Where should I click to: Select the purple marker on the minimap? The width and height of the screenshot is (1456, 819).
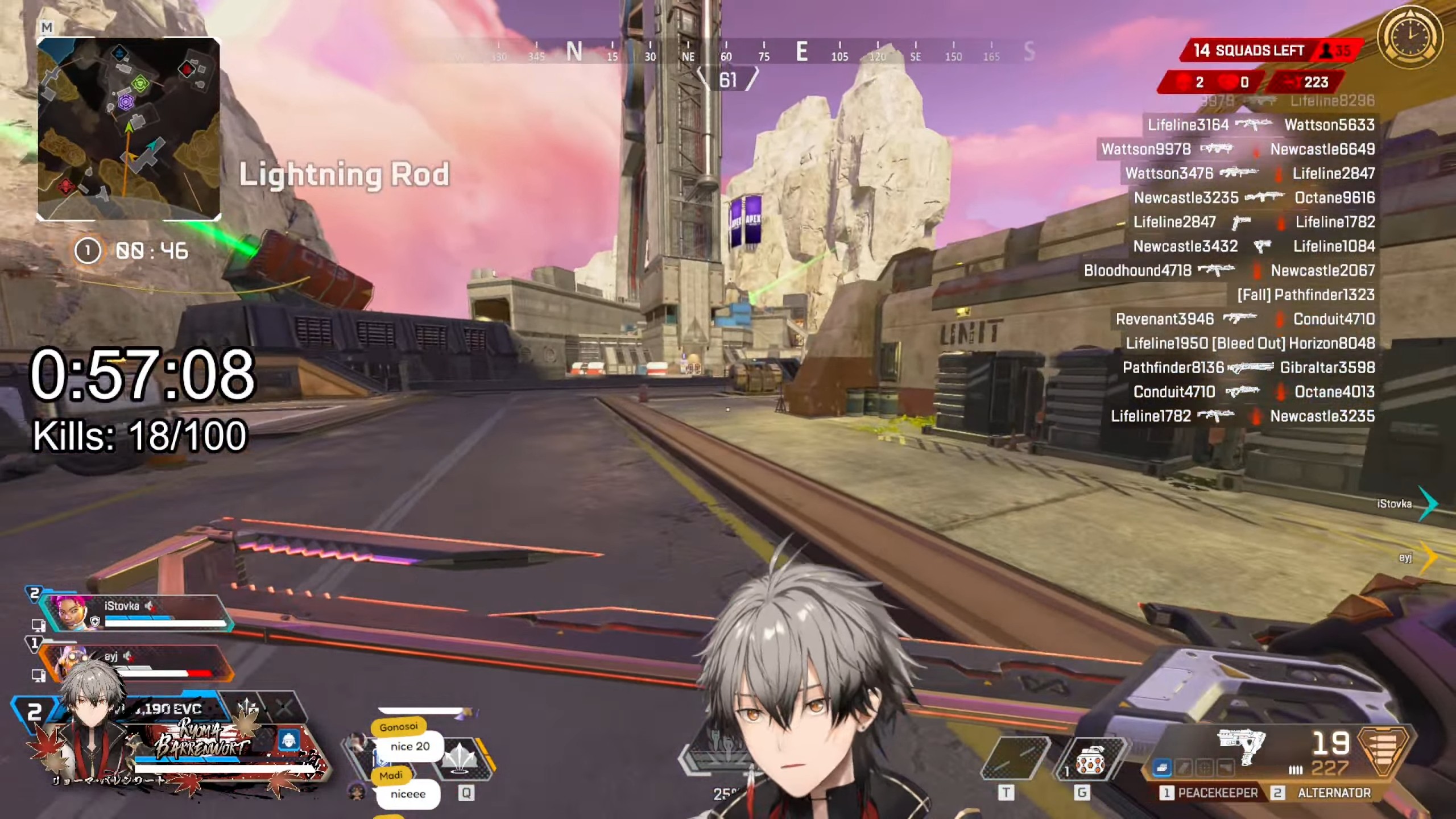125,102
